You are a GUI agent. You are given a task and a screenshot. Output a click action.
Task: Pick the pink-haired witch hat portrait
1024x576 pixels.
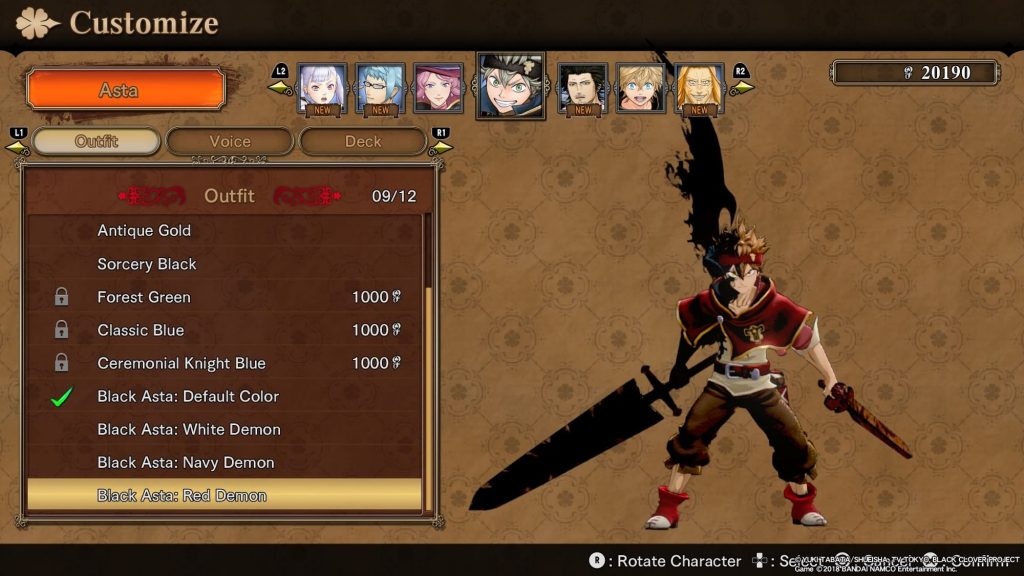coord(438,88)
